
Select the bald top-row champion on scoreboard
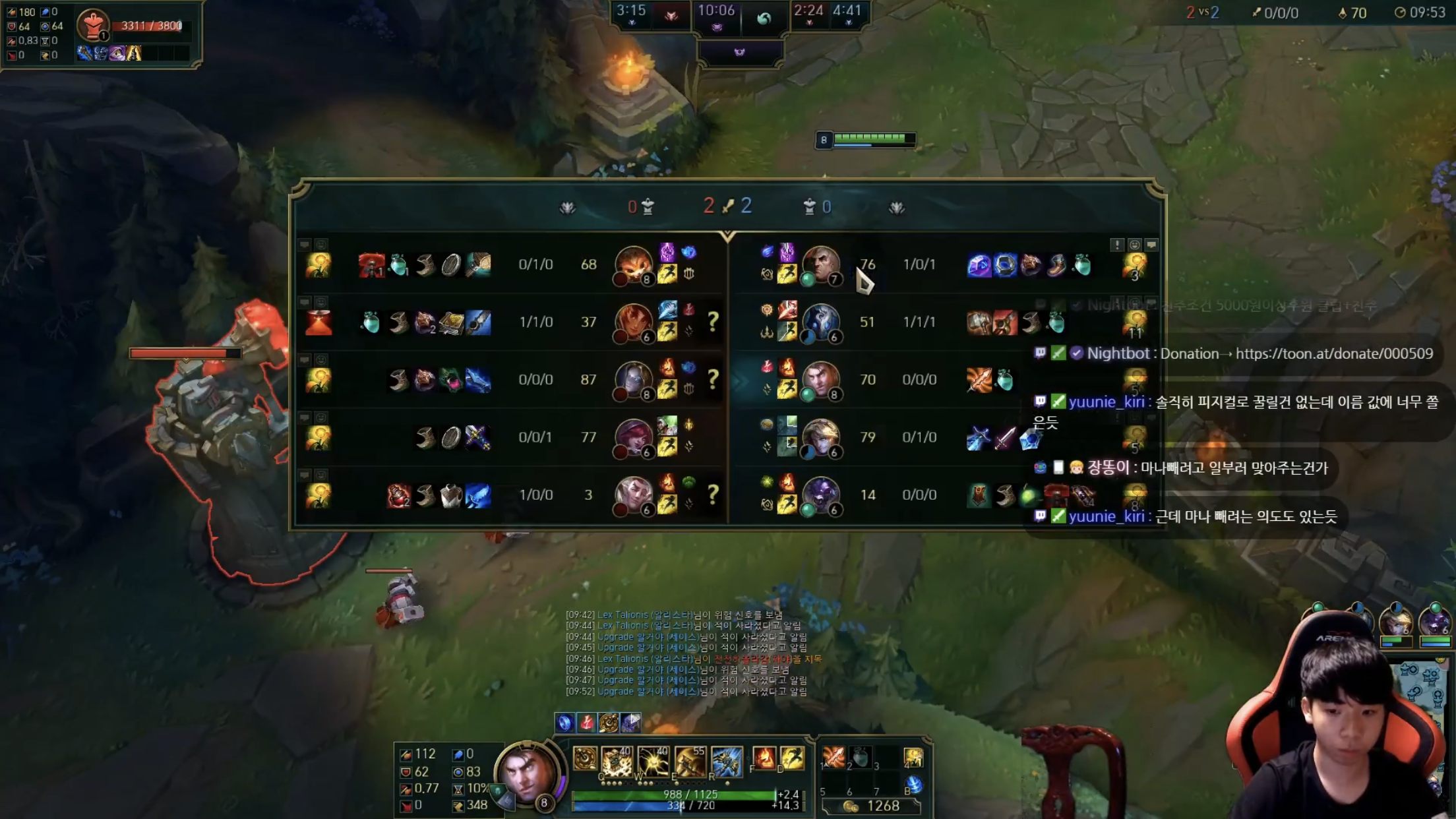tap(820, 264)
